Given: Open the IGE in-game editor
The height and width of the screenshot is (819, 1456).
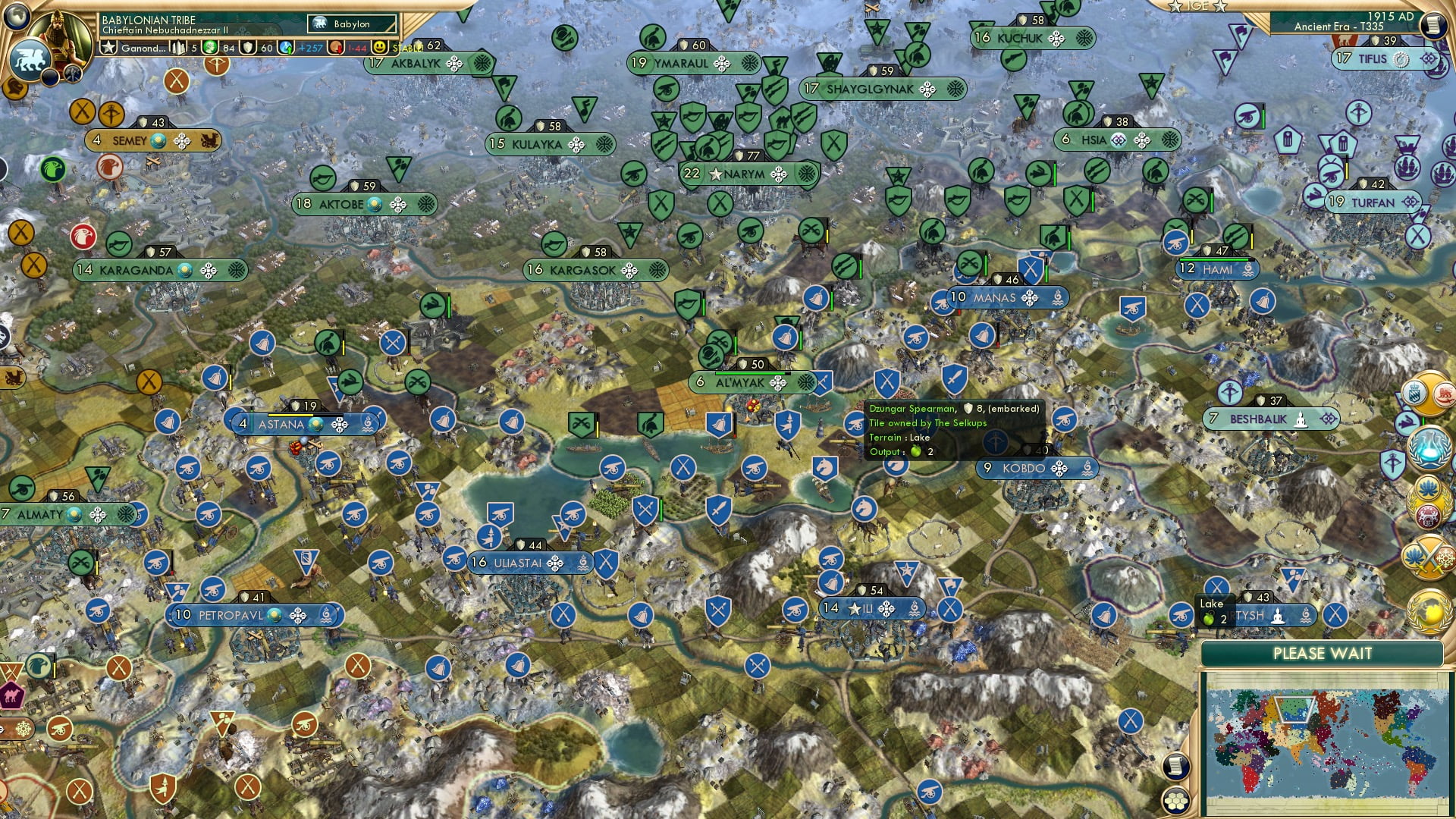Looking at the screenshot, I should (1197, 6).
